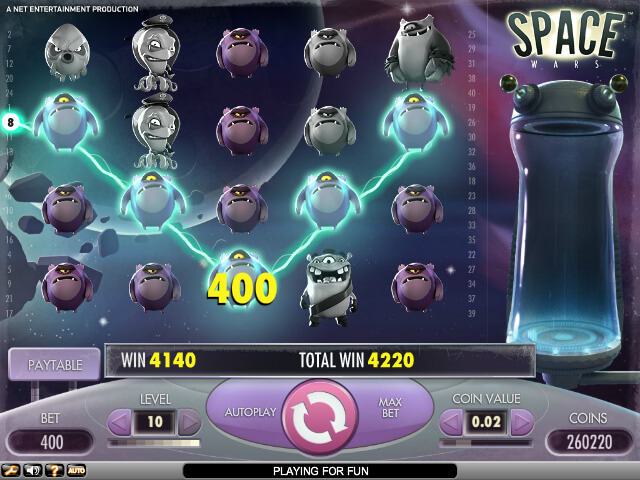Decrease the bet level

120,423
